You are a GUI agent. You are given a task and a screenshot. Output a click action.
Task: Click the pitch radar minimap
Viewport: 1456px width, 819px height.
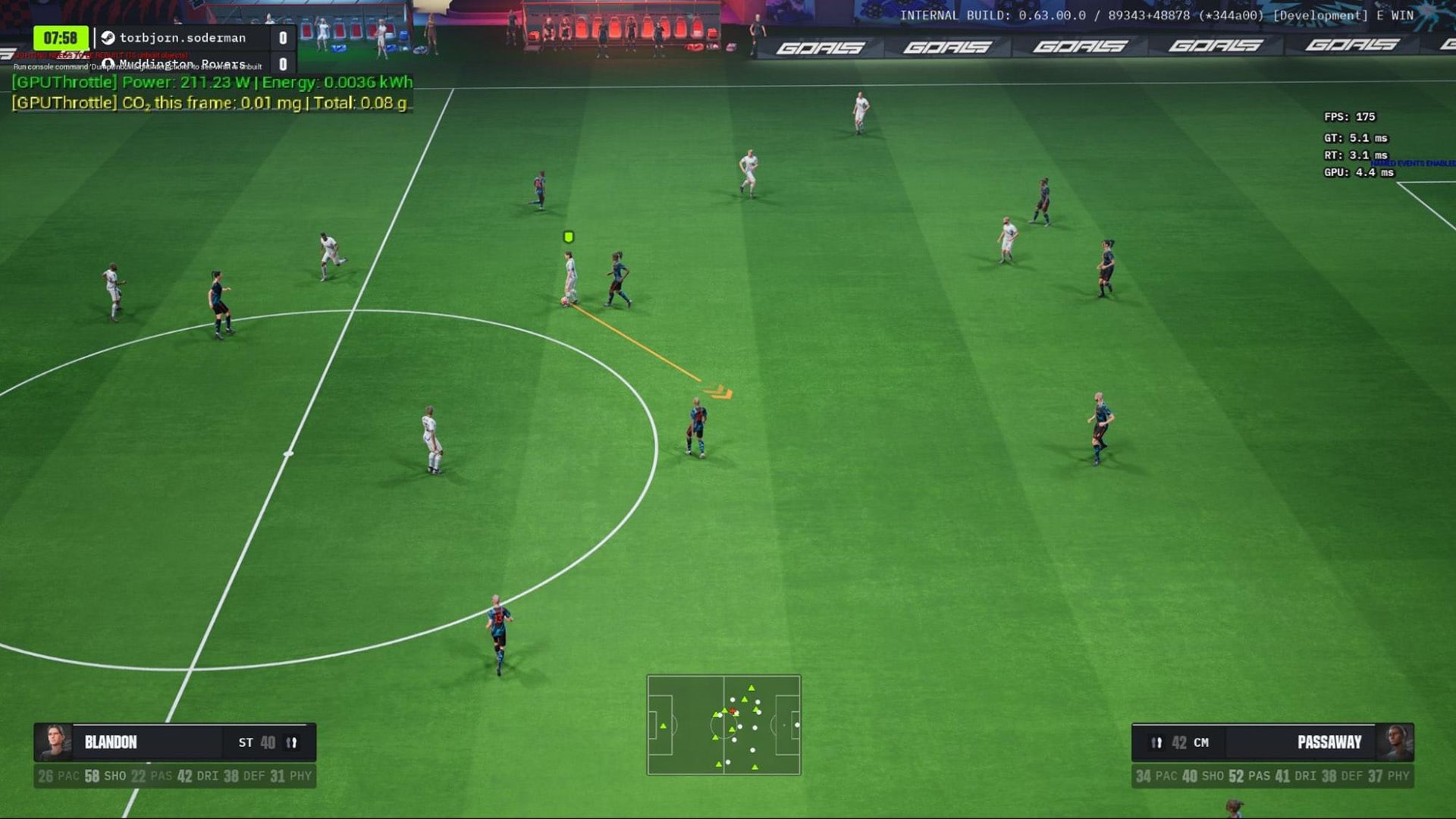pos(723,725)
